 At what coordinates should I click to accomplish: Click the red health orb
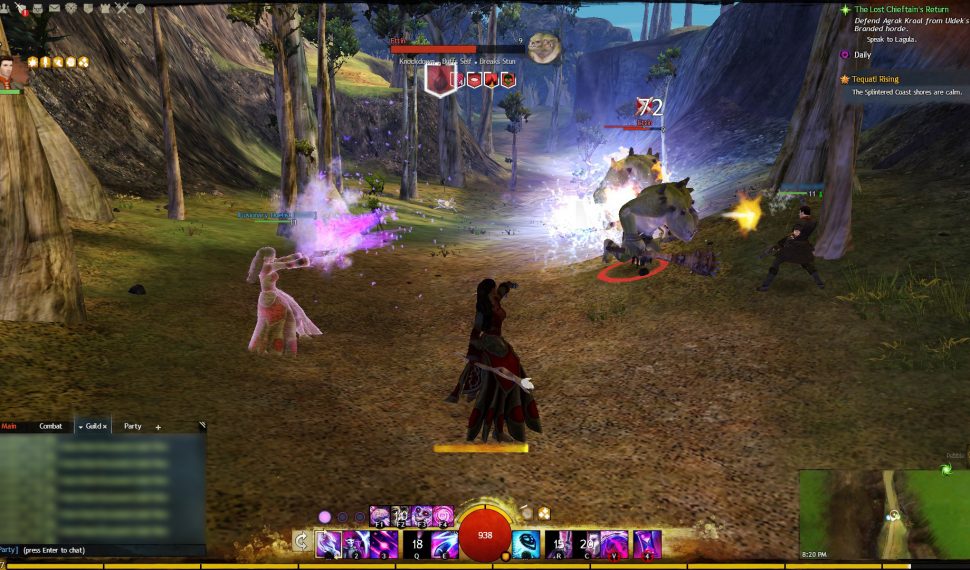pos(485,536)
